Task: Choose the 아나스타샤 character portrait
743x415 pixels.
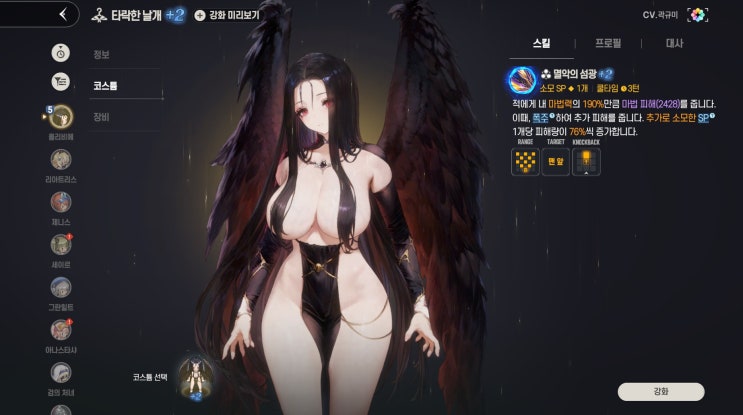Action: point(61,329)
